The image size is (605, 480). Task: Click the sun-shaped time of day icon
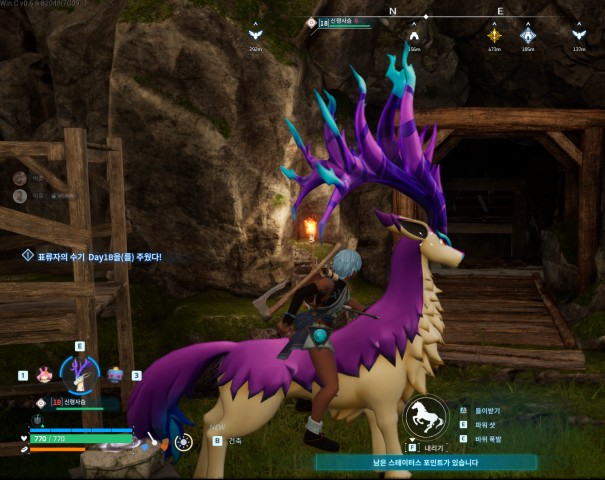click(x=183, y=441)
